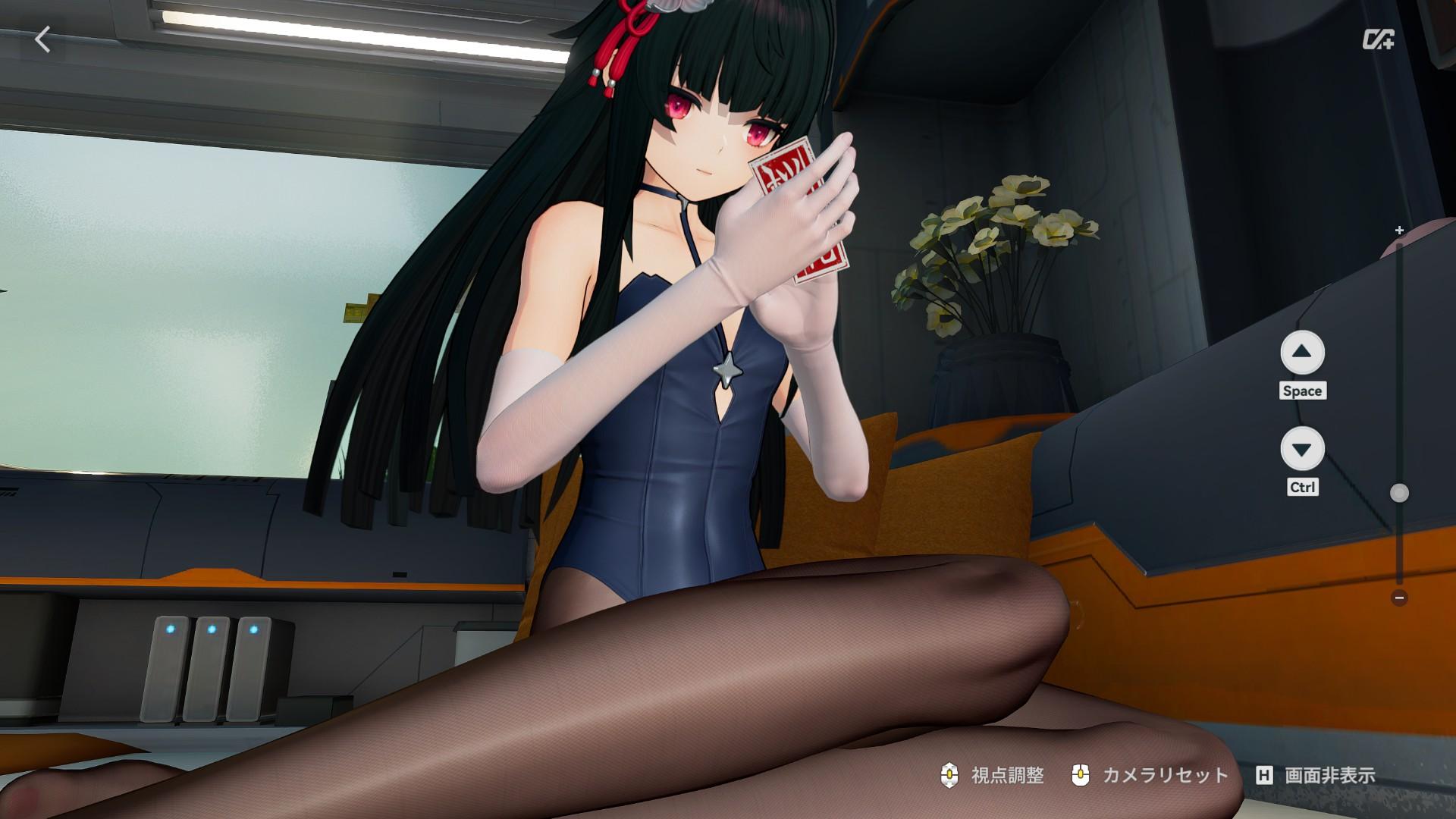This screenshot has height=819, width=1456.
Task: Zoom in using the plus icon on the right
Action: tap(1398, 228)
